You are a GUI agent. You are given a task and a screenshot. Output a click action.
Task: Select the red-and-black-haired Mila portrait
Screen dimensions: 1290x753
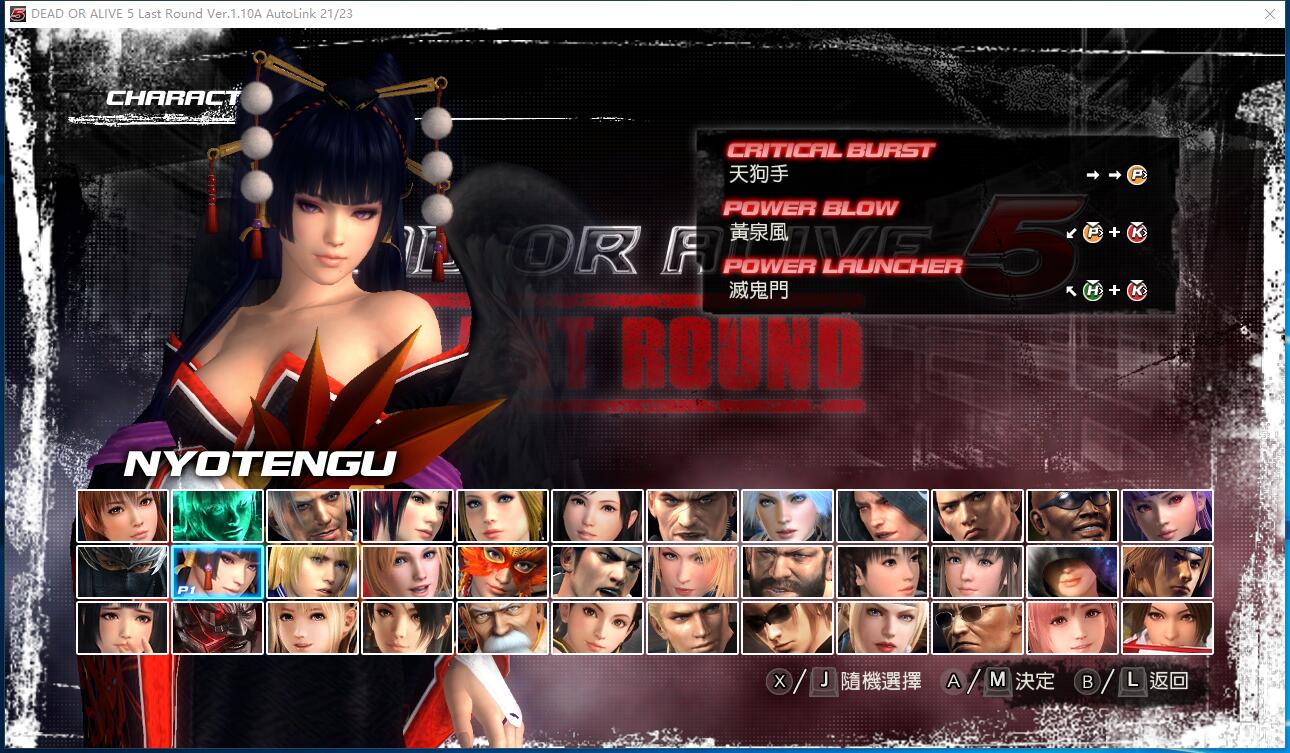407,515
